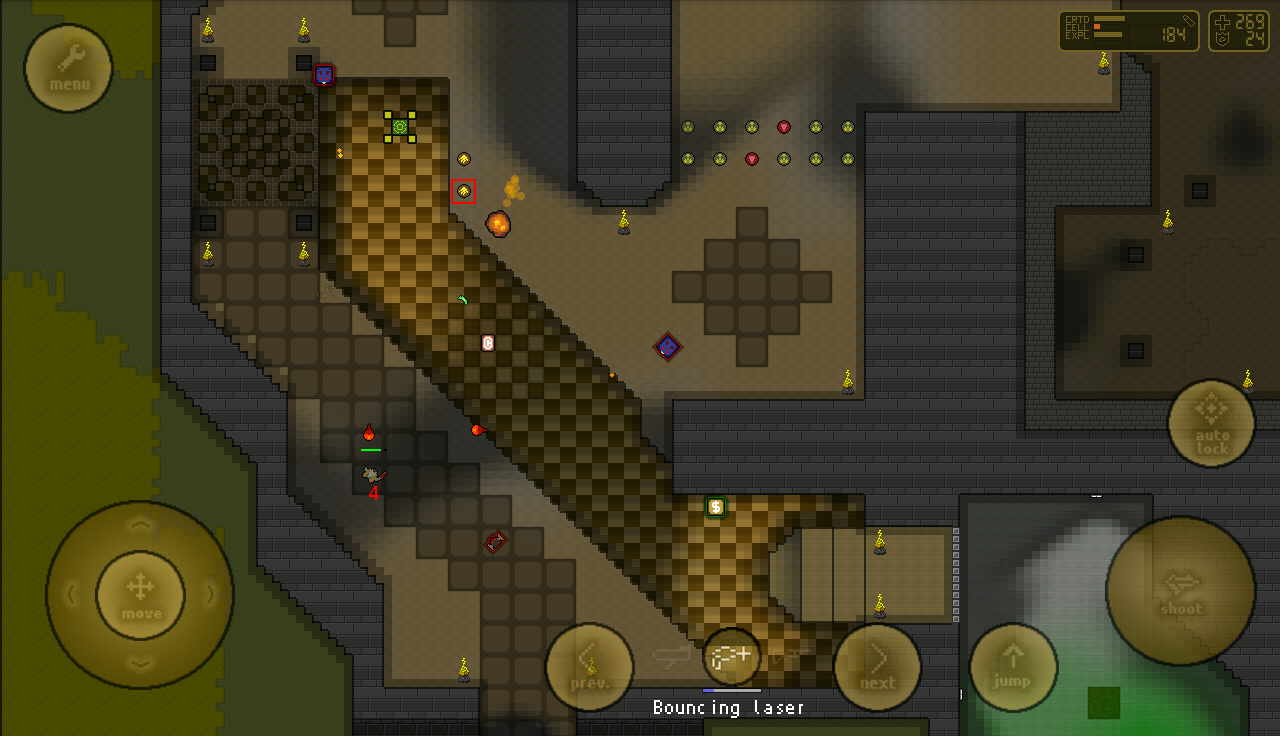
Task: Open the wrench menu button
Action: click(68, 67)
